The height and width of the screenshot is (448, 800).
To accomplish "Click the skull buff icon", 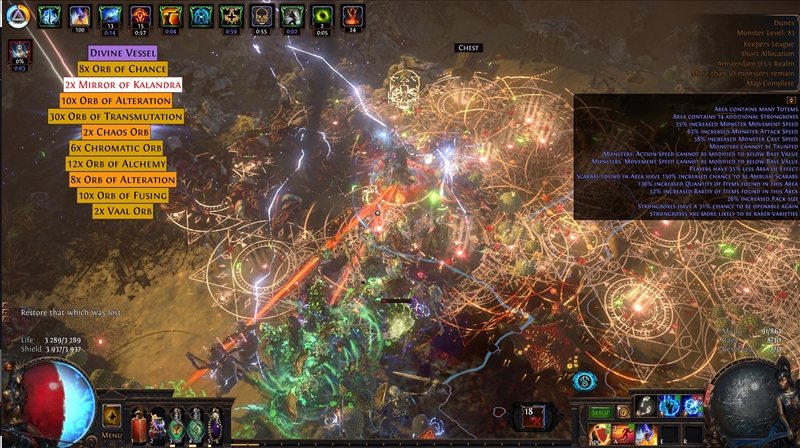I will point(261,16).
